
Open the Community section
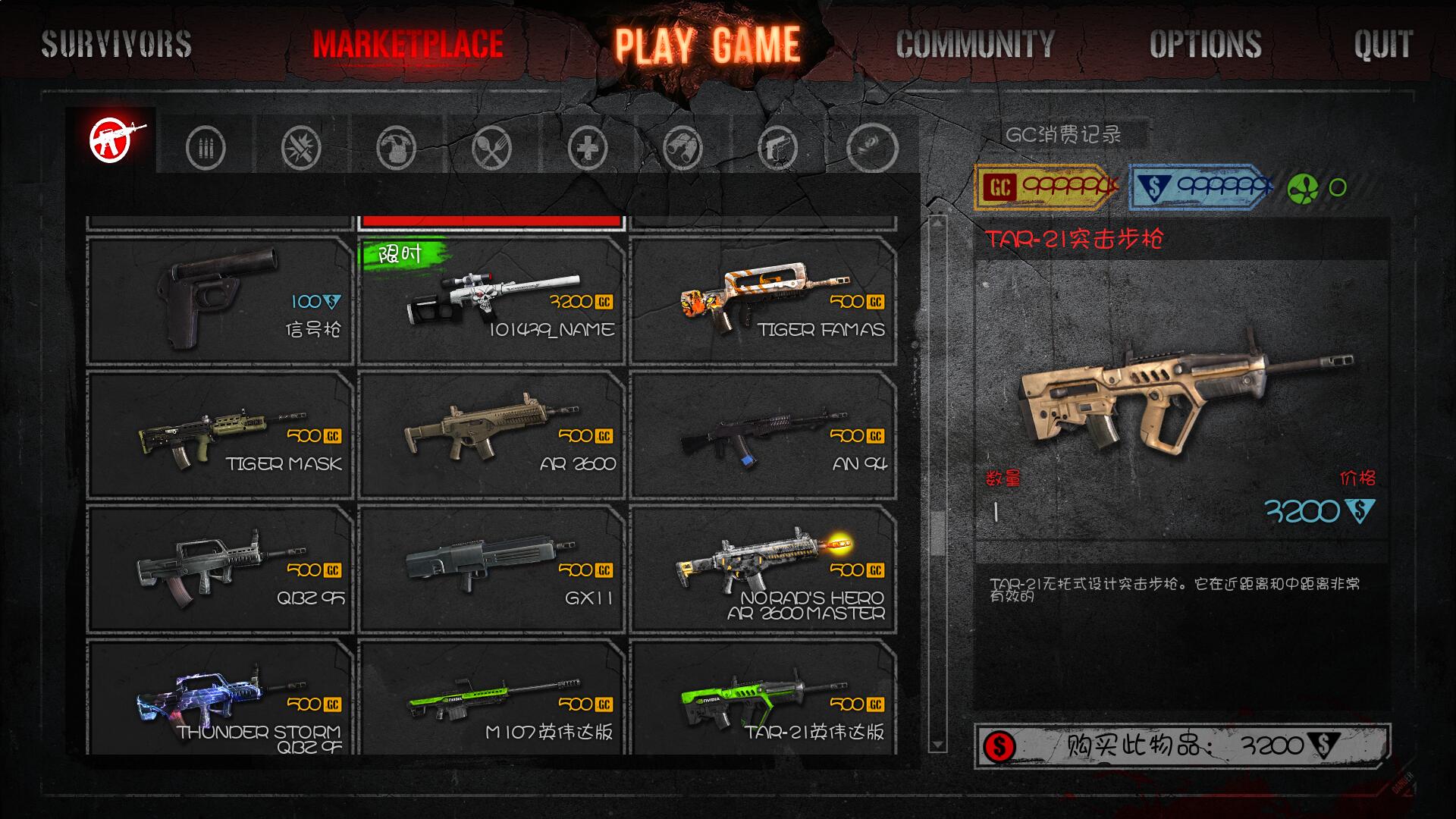tap(975, 44)
